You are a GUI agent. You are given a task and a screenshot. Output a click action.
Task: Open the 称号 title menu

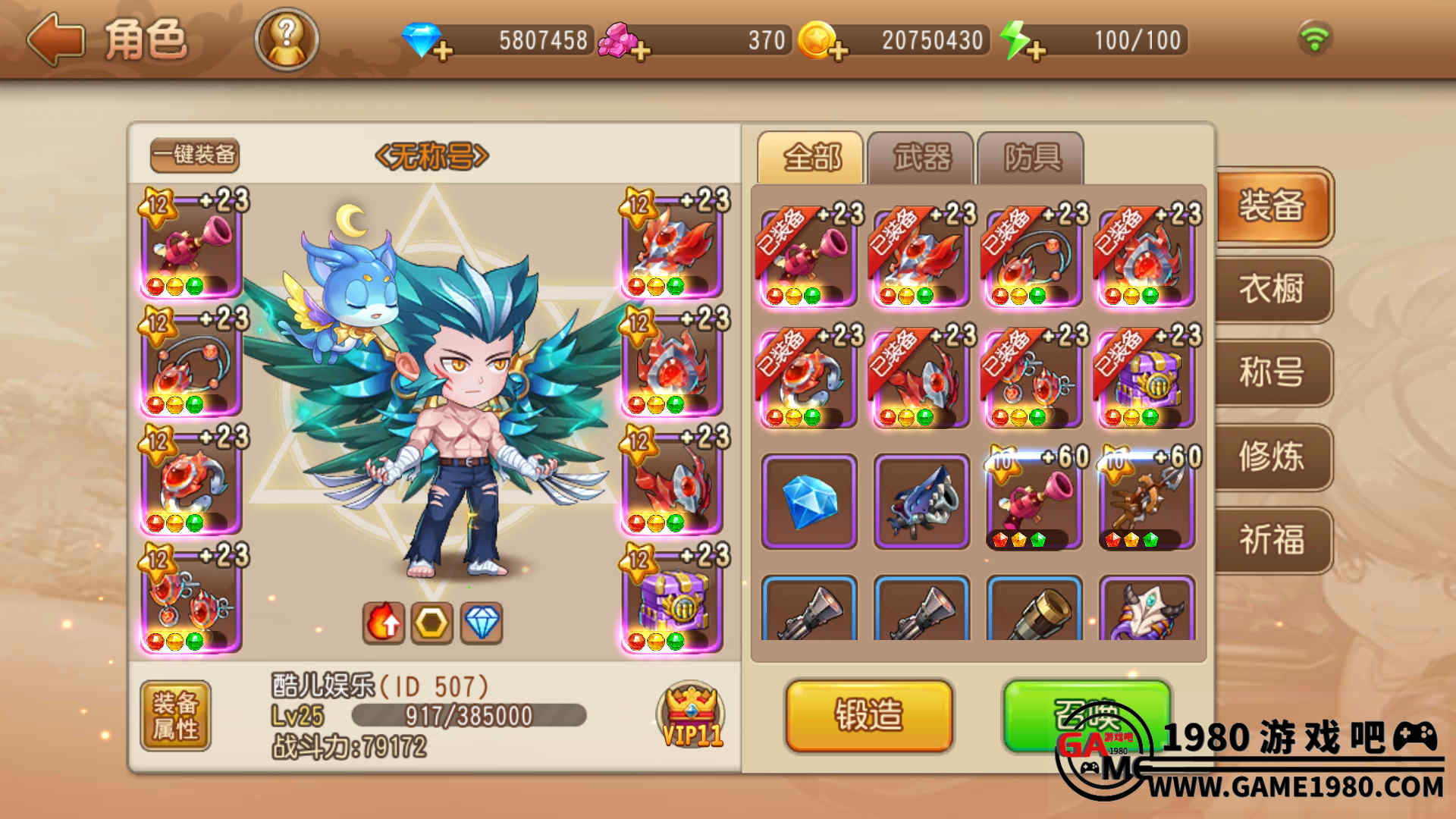point(1272,373)
